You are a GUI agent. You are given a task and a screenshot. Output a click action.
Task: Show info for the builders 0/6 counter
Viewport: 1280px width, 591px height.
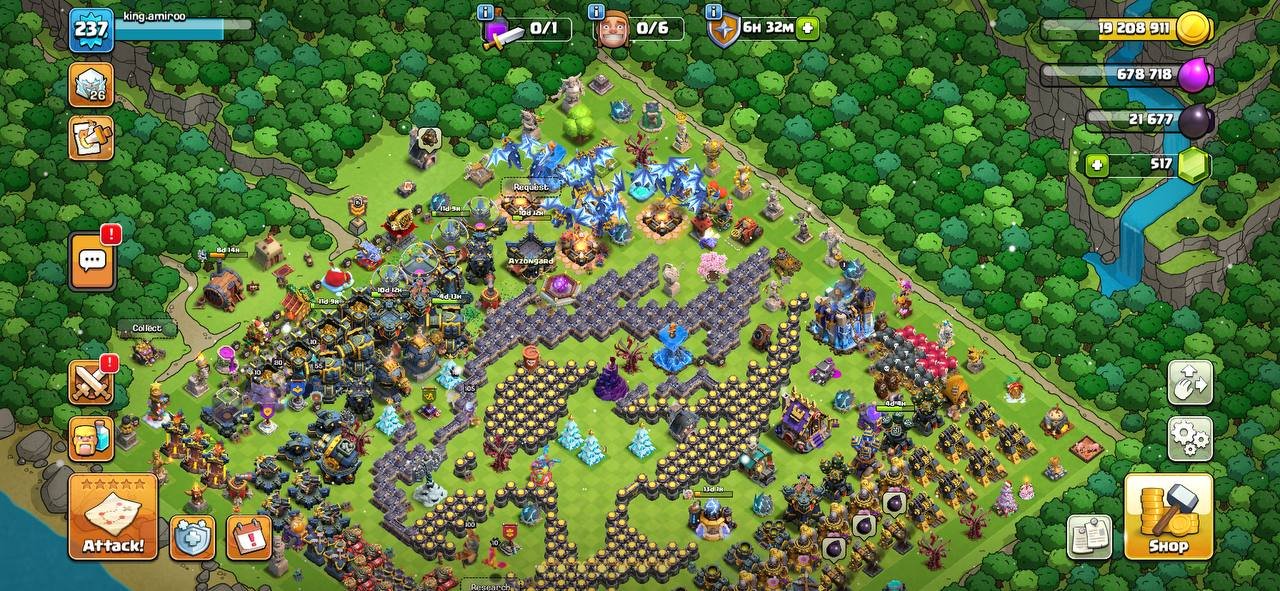pos(596,12)
